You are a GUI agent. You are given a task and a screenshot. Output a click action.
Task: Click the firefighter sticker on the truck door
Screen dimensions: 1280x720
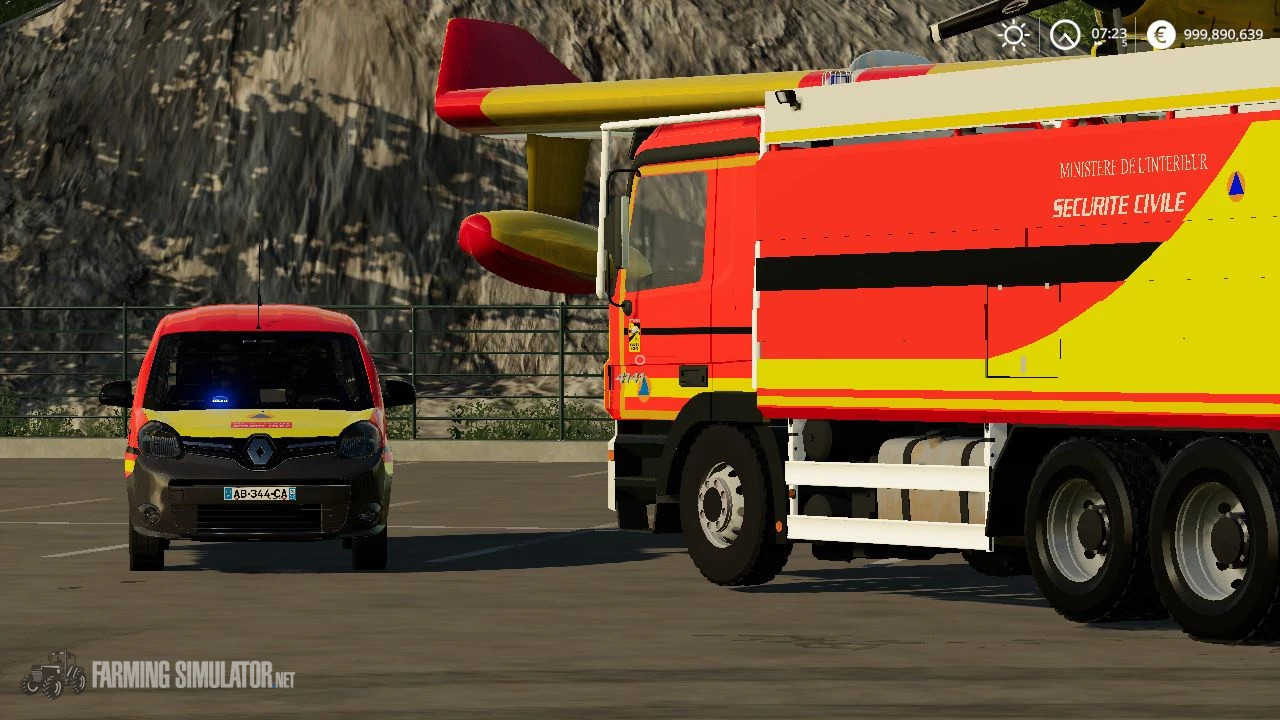pyautogui.click(x=634, y=335)
